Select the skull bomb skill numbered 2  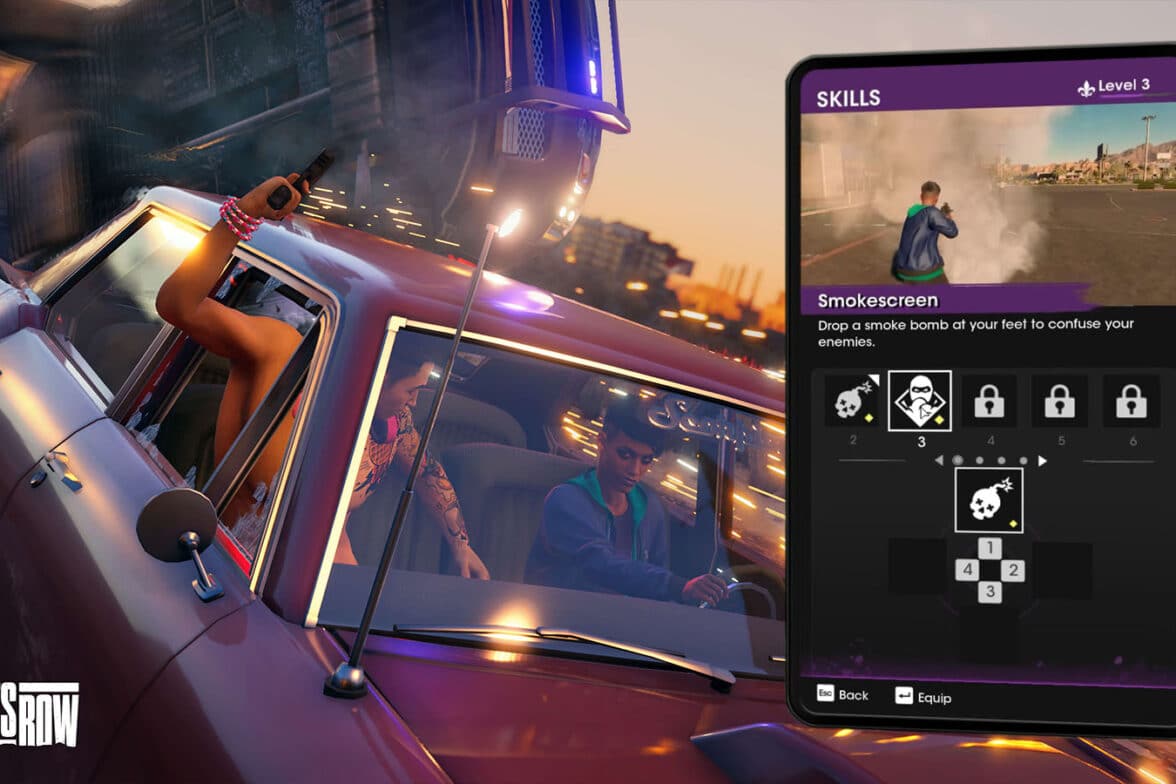pos(852,401)
